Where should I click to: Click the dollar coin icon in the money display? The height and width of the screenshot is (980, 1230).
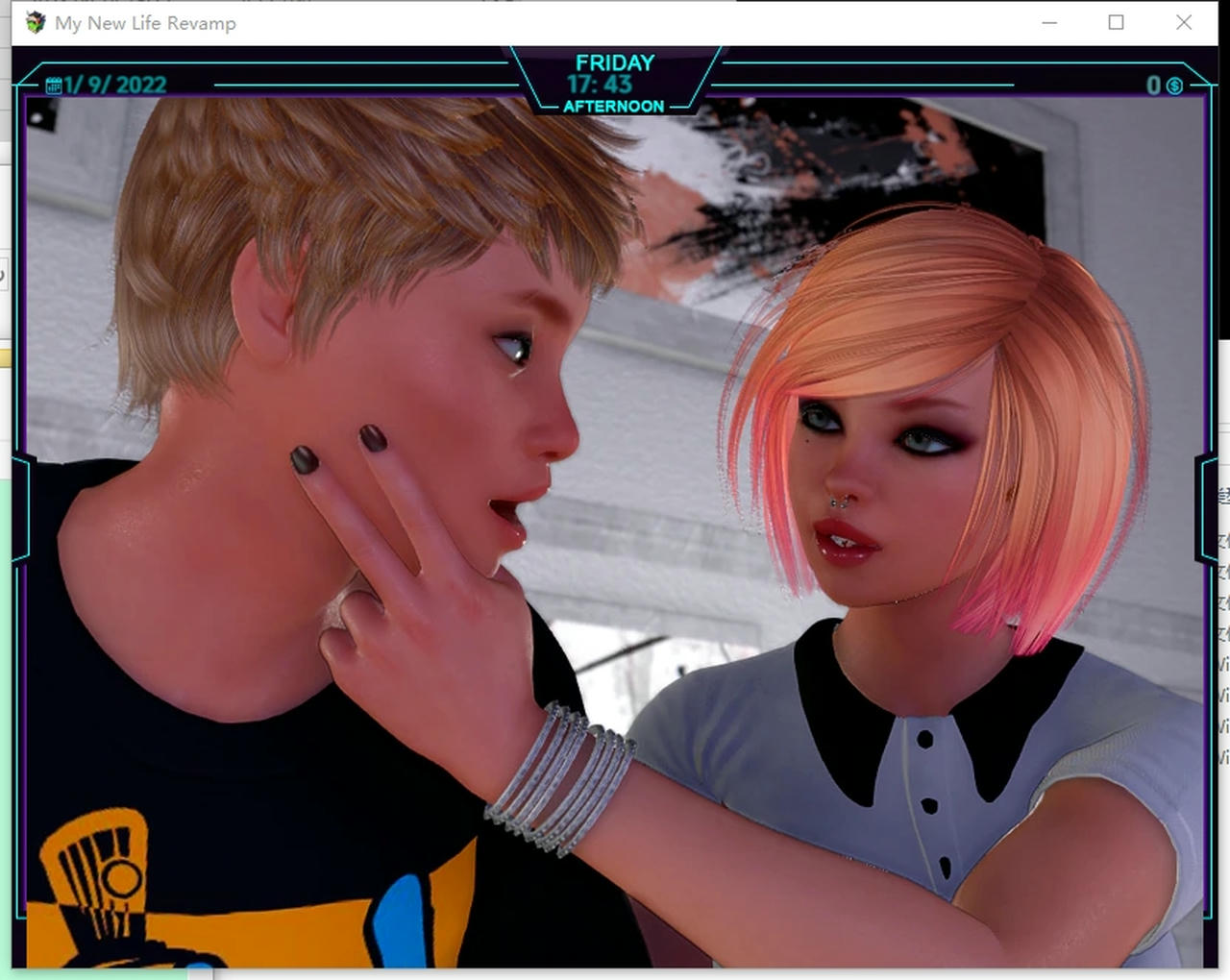click(x=1173, y=86)
